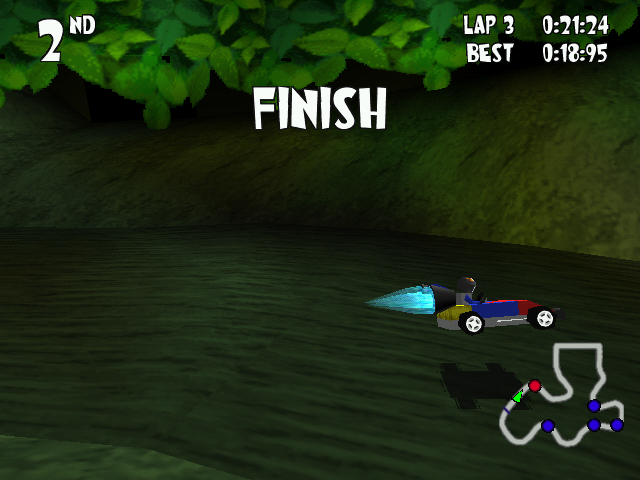Click the green arrow marker on minimap

(518, 397)
